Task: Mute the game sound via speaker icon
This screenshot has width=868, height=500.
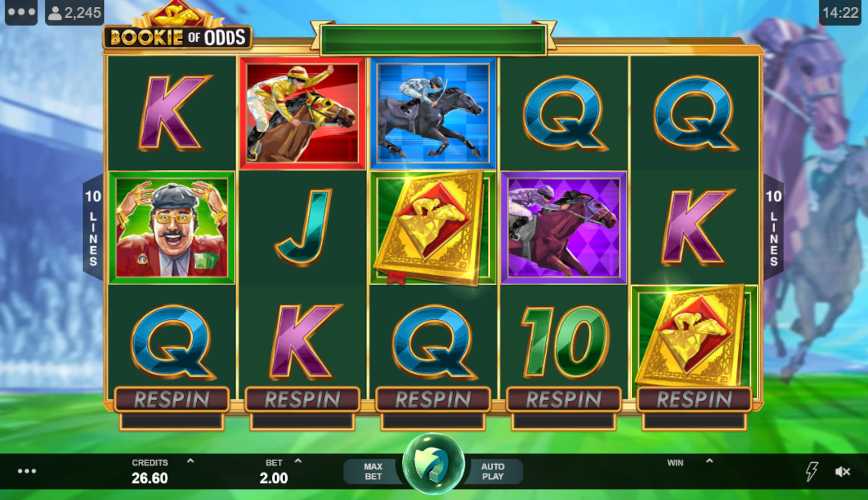Action: click(843, 471)
